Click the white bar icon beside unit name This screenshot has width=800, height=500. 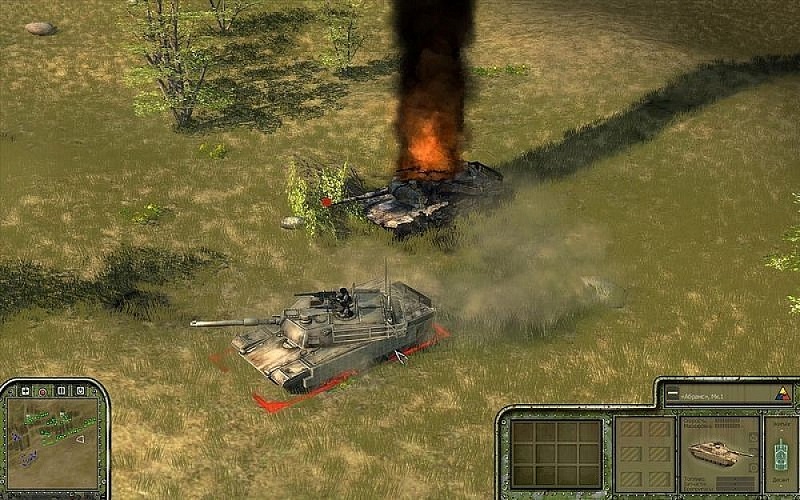click(674, 394)
